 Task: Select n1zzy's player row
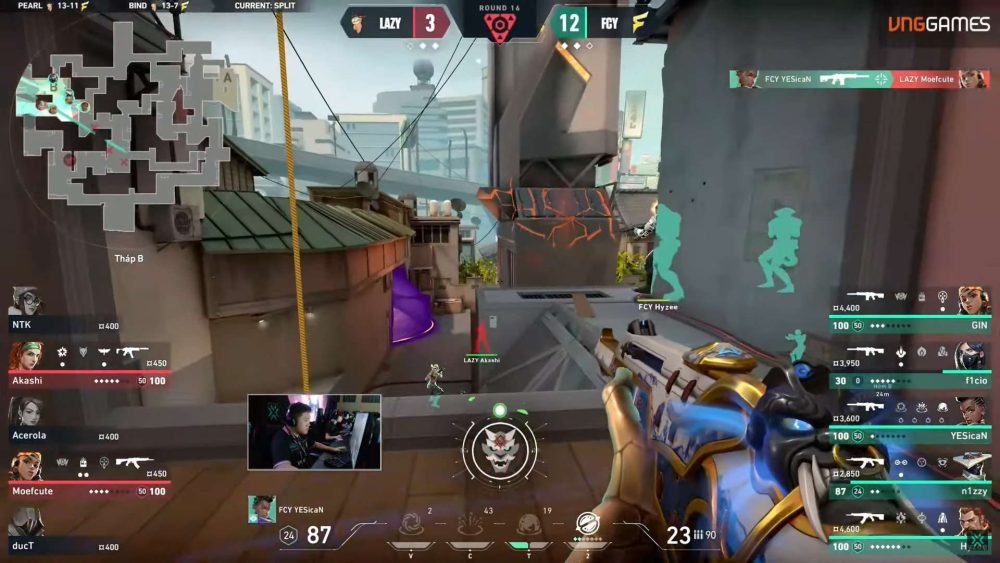(910, 475)
